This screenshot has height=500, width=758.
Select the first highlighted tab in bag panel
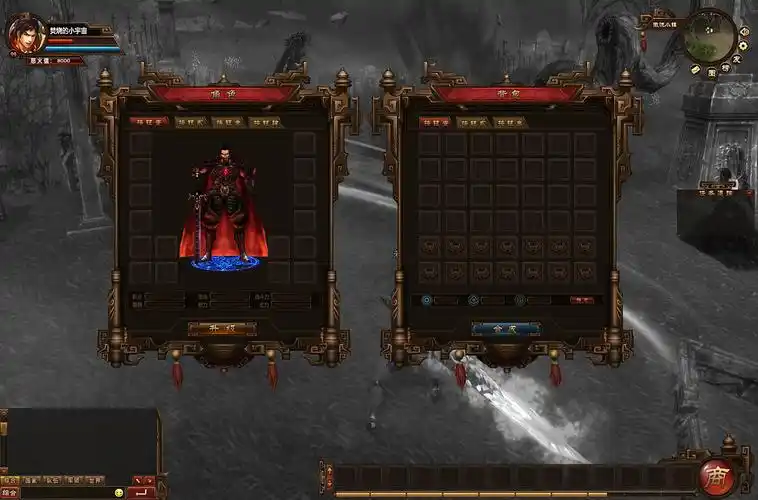click(x=435, y=122)
